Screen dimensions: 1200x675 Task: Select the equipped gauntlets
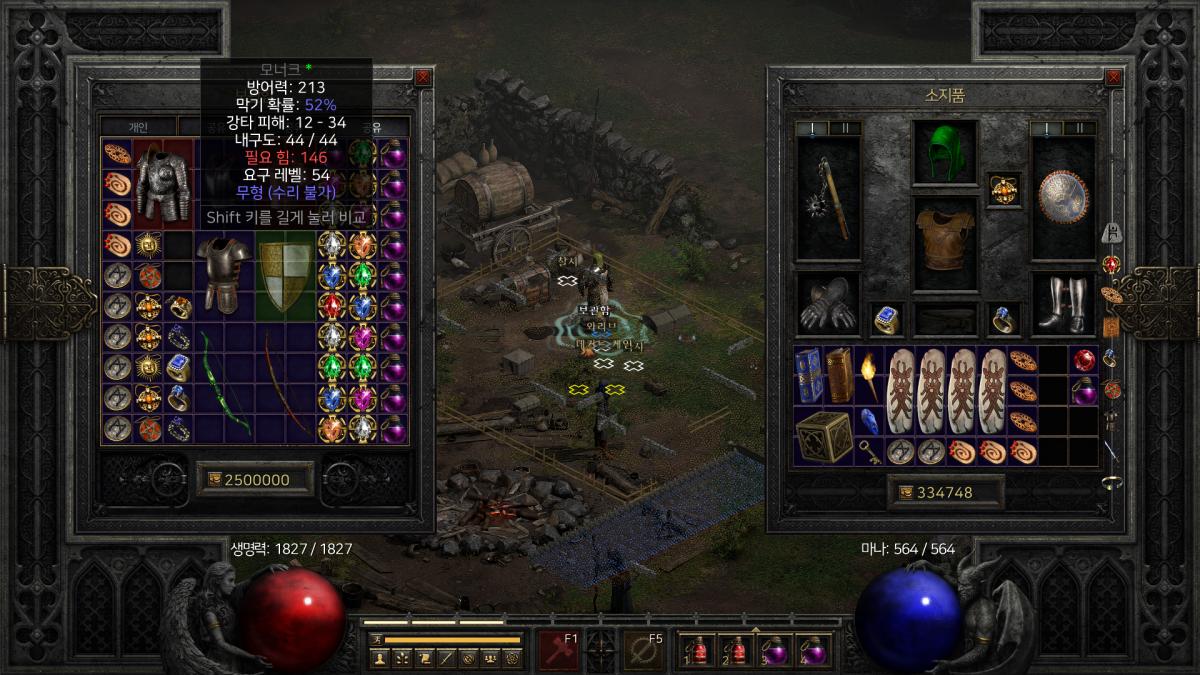point(828,302)
